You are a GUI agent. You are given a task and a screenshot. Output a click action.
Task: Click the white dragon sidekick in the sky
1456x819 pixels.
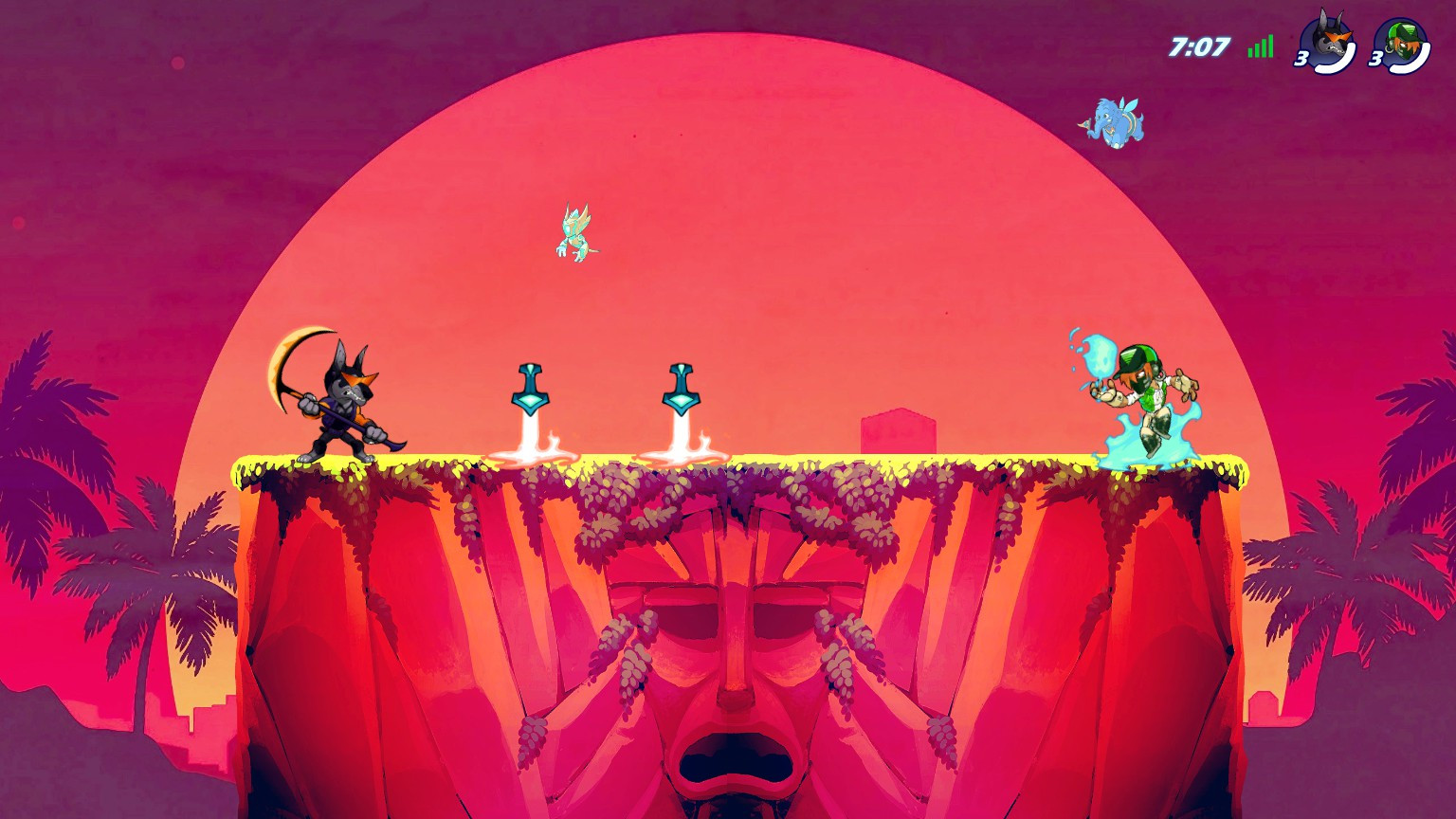click(x=573, y=234)
